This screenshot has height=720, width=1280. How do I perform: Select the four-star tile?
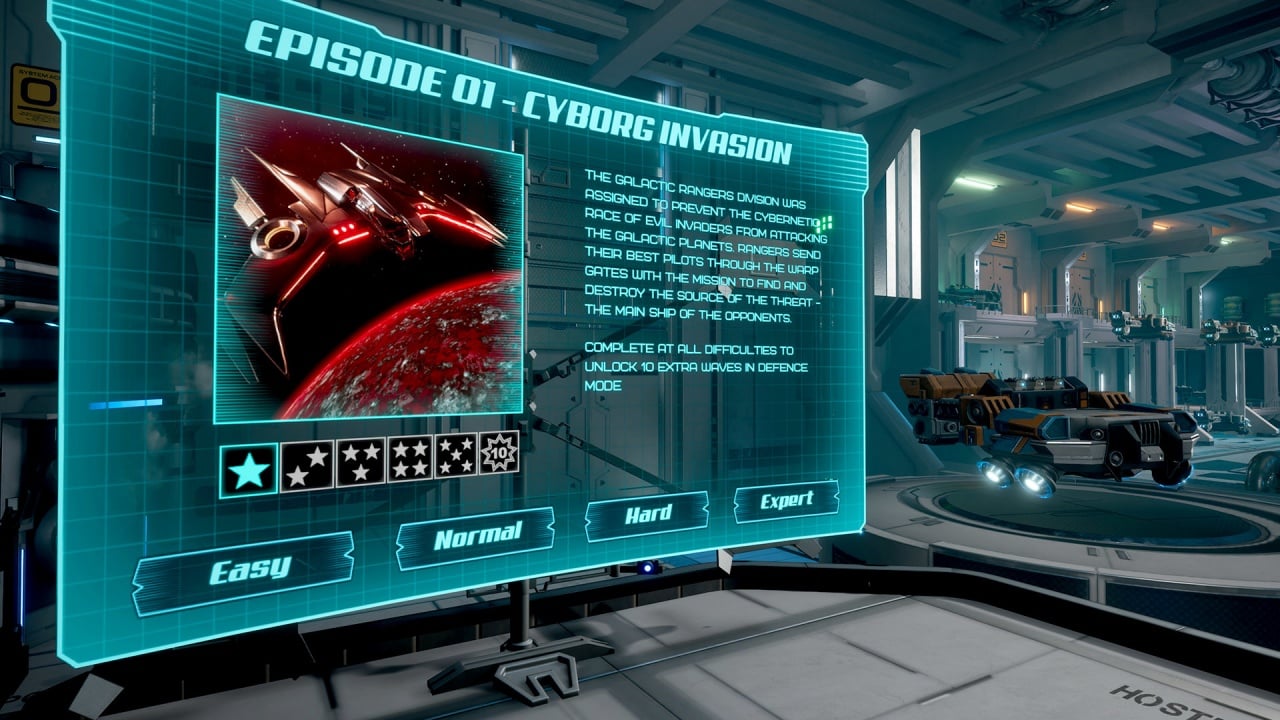(410, 458)
